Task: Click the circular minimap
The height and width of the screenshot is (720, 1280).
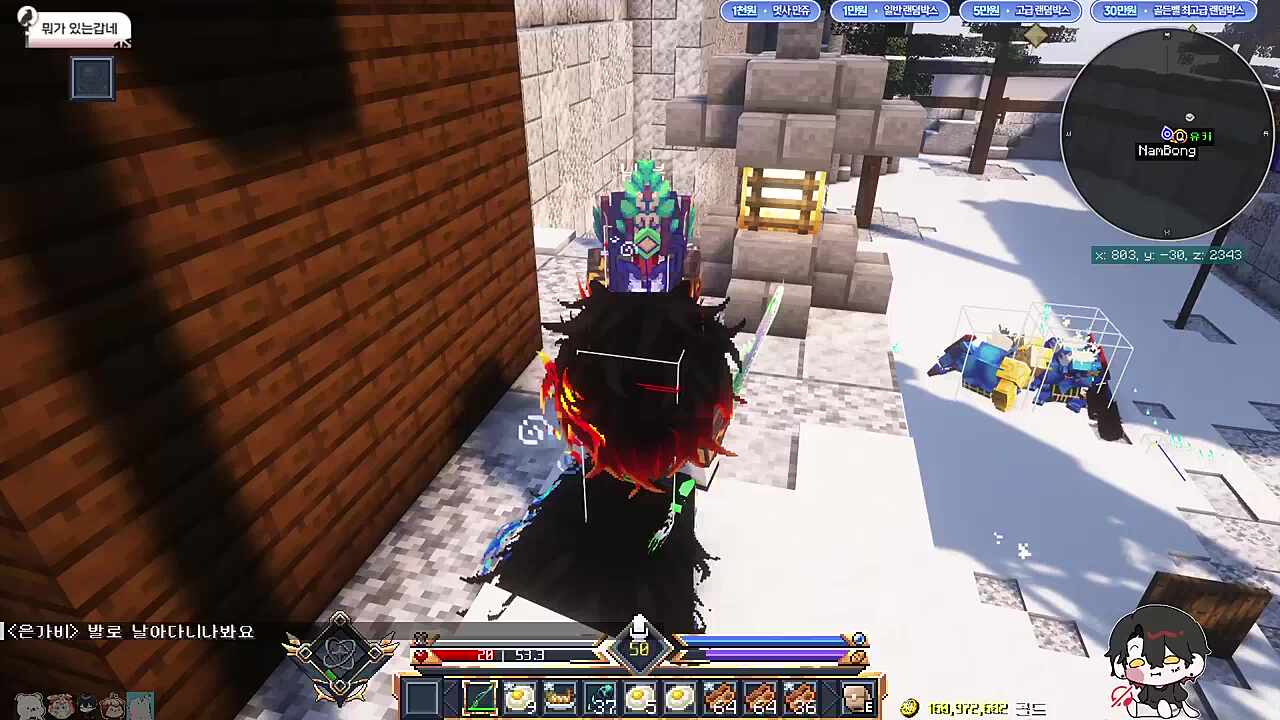Action: click(x=1166, y=134)
